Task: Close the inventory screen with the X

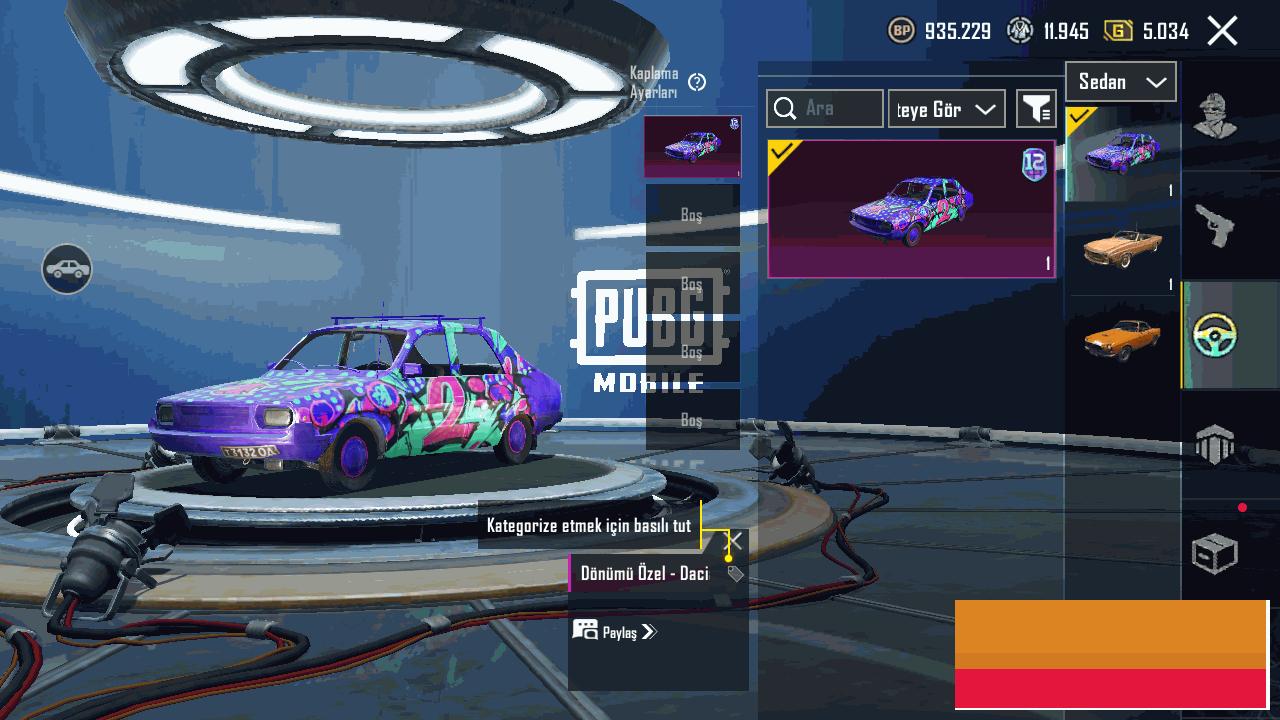Action: pos(1222,31)
